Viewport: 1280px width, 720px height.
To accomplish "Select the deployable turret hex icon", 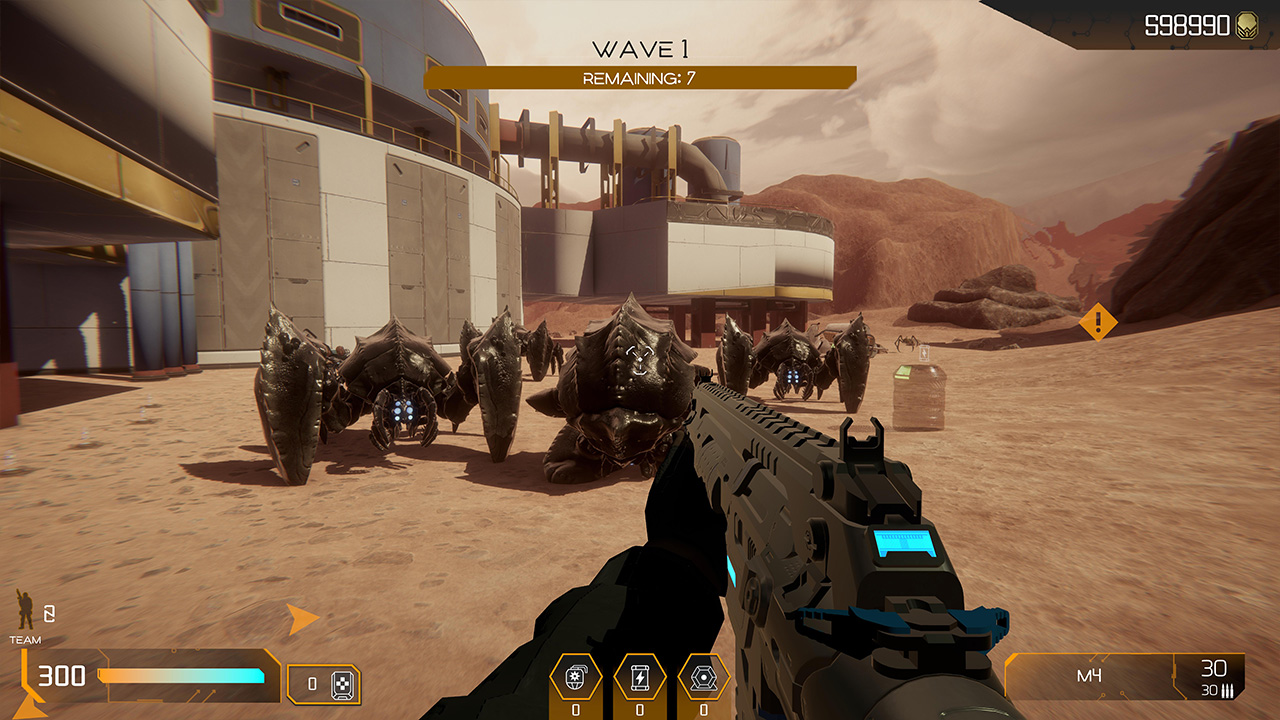I will (704, 676).
